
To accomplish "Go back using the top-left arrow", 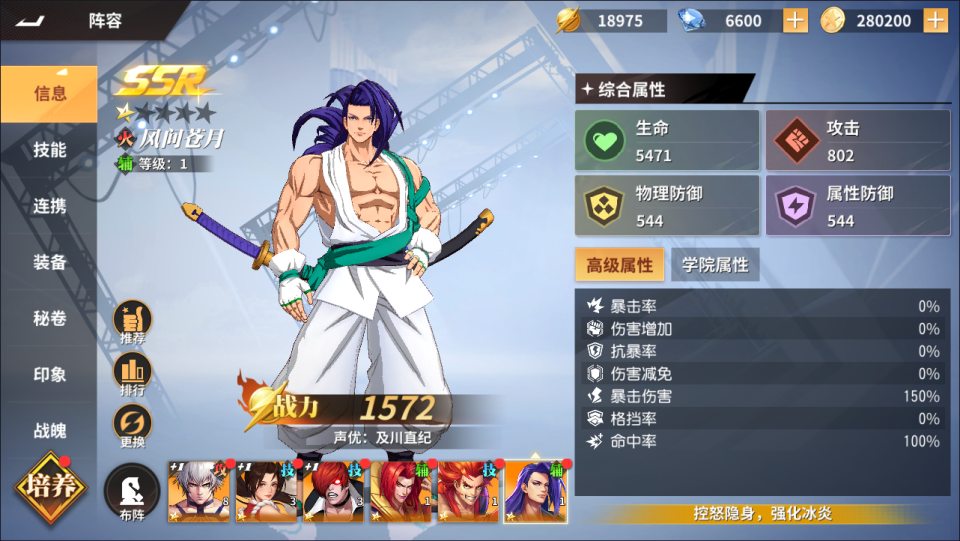I will point(31,20).
